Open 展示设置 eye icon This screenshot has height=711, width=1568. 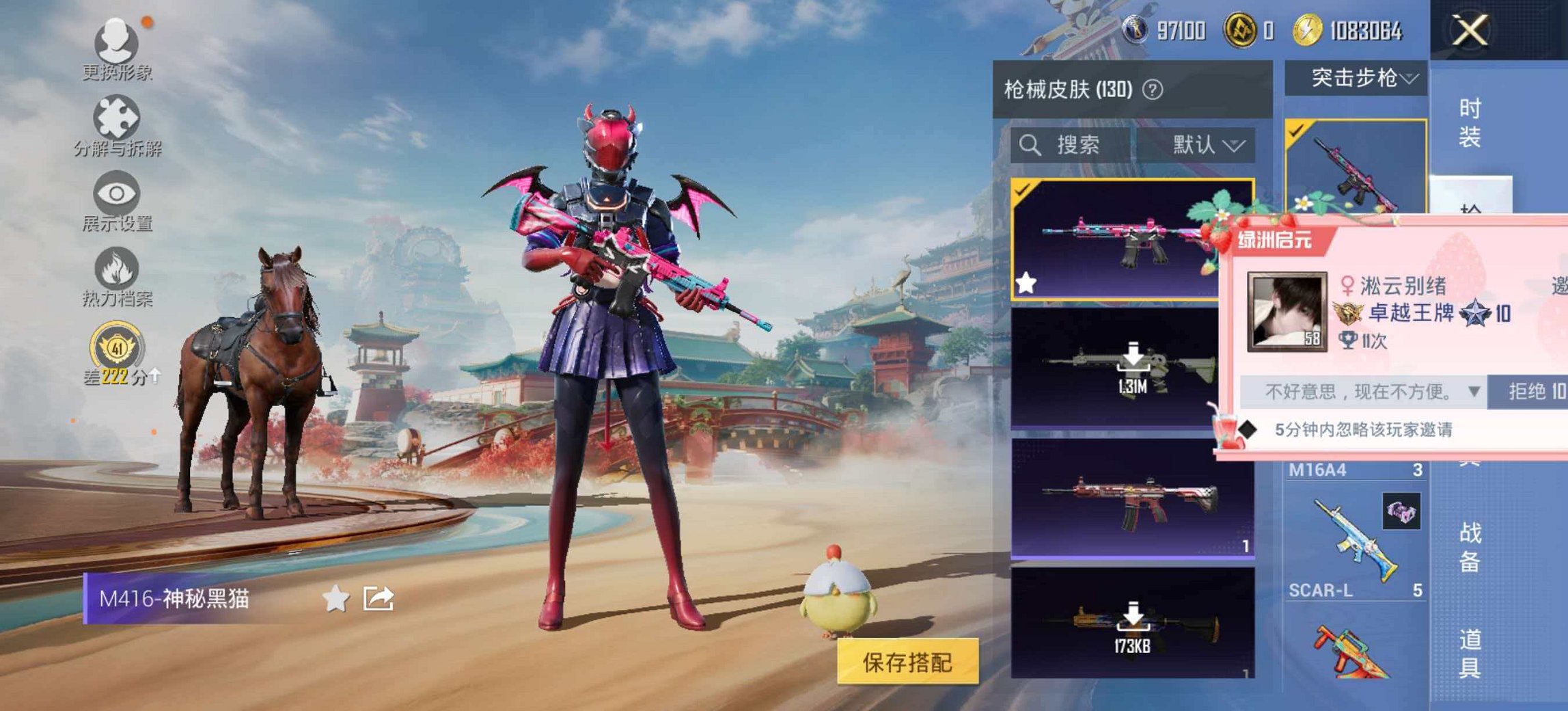pyautogui.click(x=116, y=193)
